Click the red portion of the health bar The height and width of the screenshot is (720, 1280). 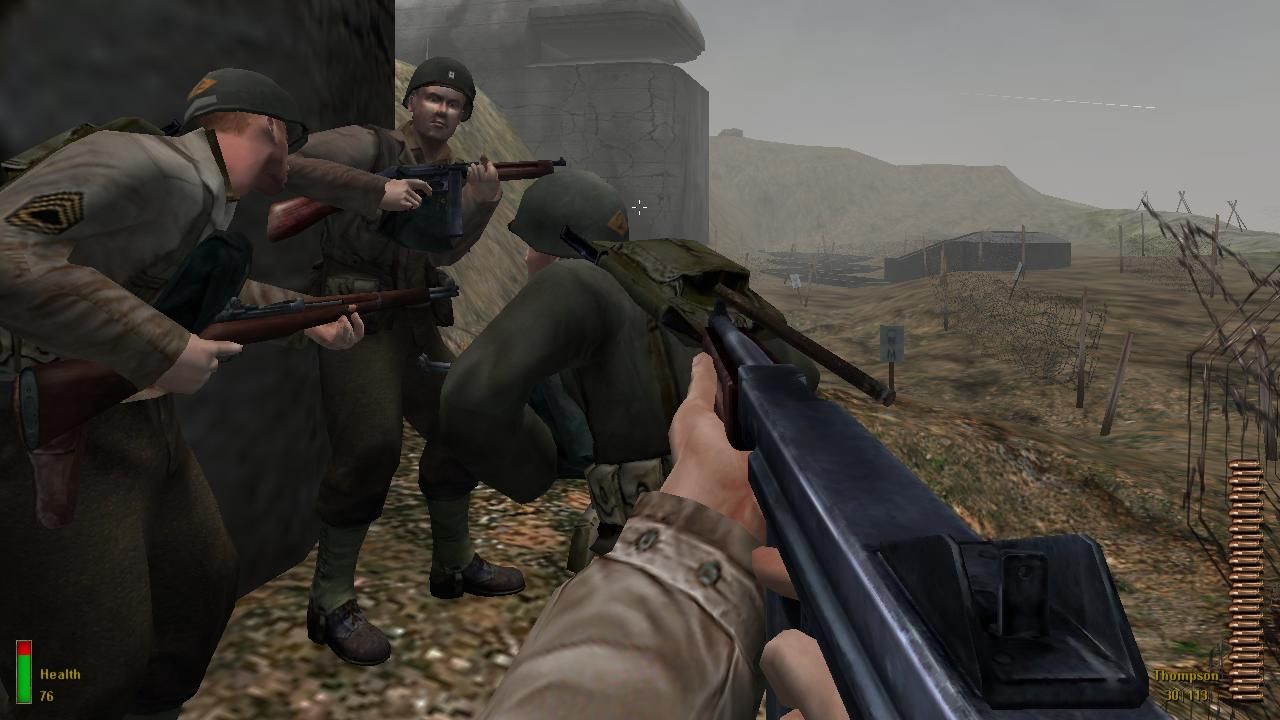[x=24, y=647]
